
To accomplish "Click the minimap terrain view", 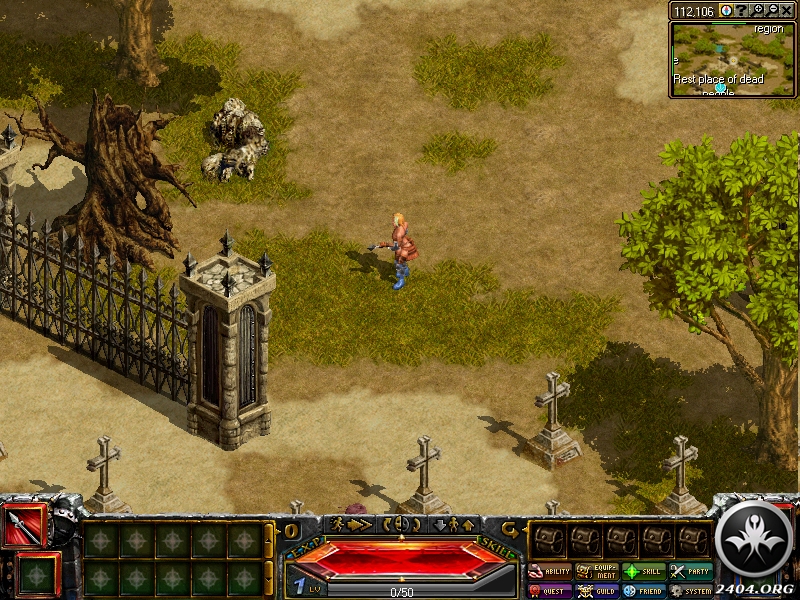I will (732, 58).
